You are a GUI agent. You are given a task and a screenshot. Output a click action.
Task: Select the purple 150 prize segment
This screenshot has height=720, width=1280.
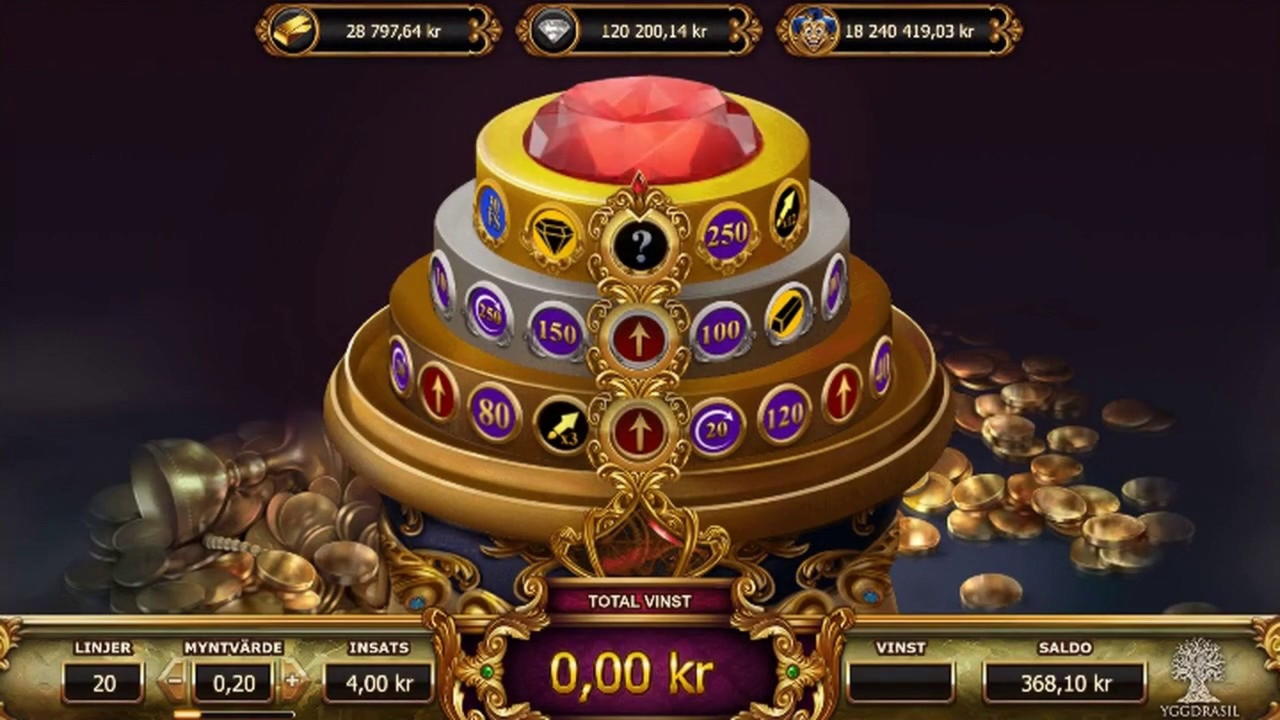[556, 330]
